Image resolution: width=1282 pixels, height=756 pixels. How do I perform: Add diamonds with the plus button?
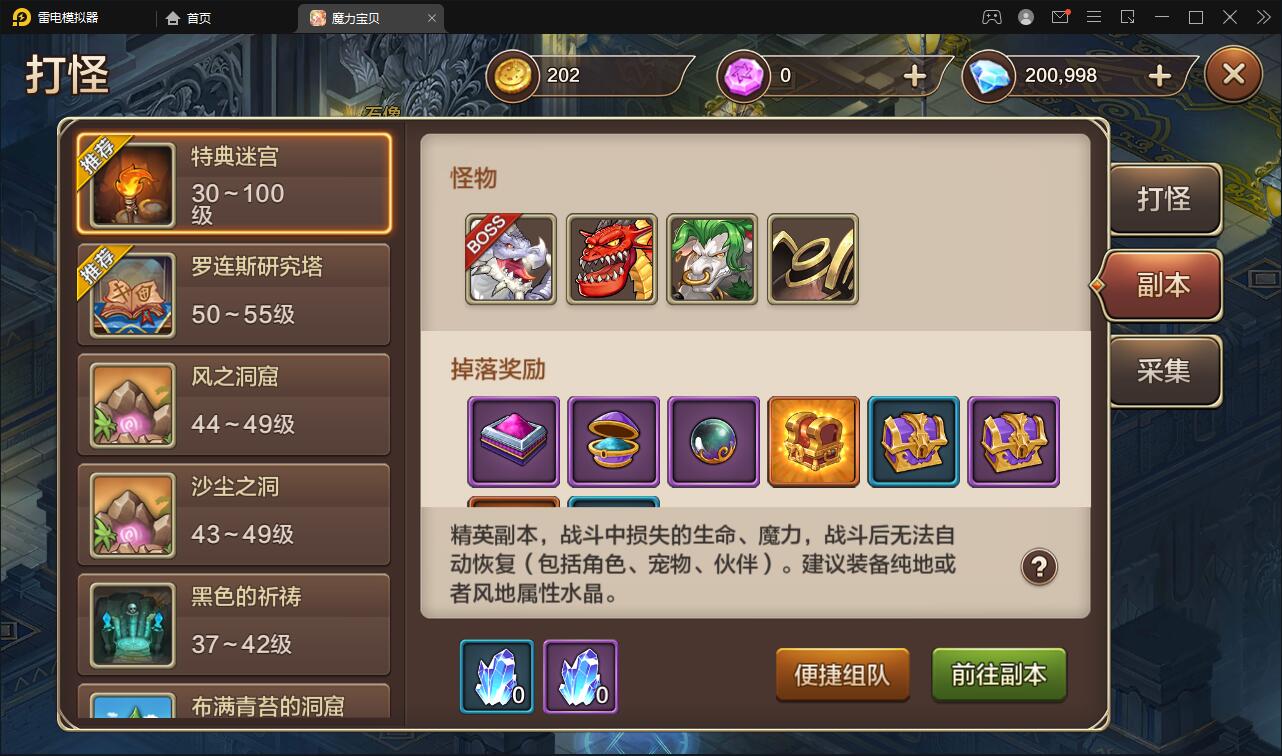pos(1159,74)
